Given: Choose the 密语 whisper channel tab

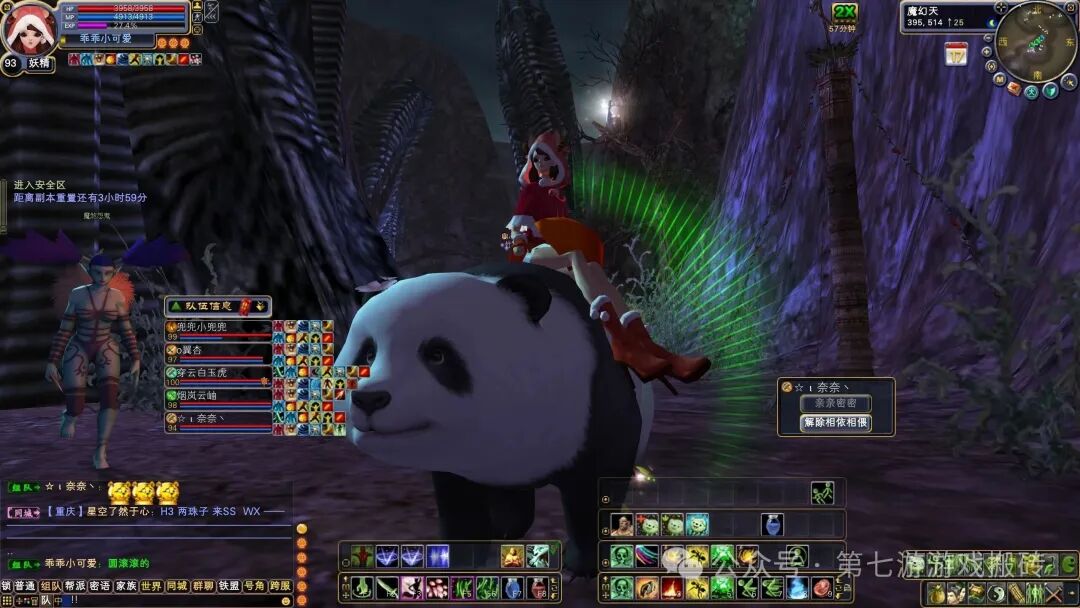Looking at the screenshot, I should click(x=100, y=586).
